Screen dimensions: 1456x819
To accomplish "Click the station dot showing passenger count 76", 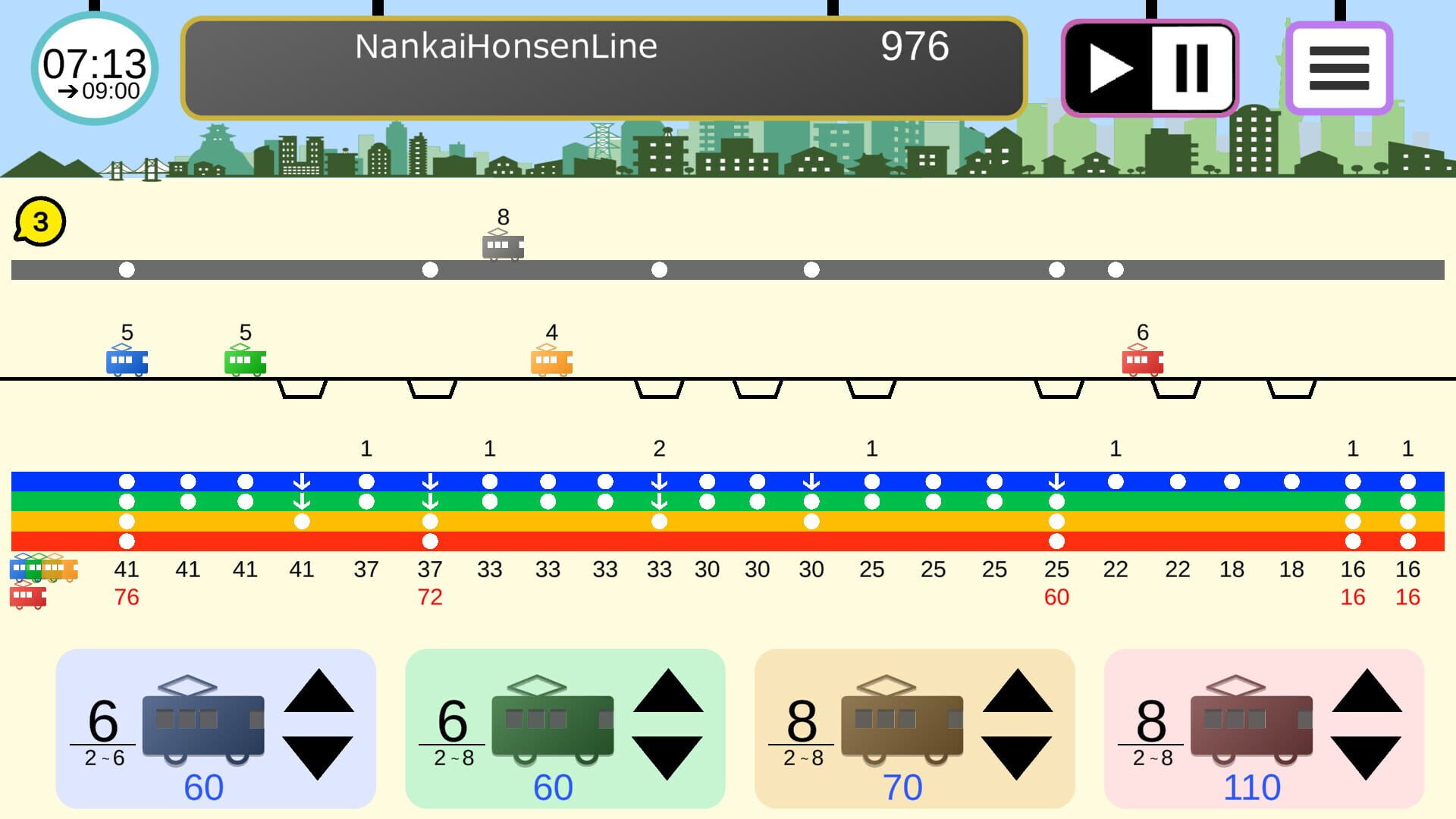I will [127, 541].
